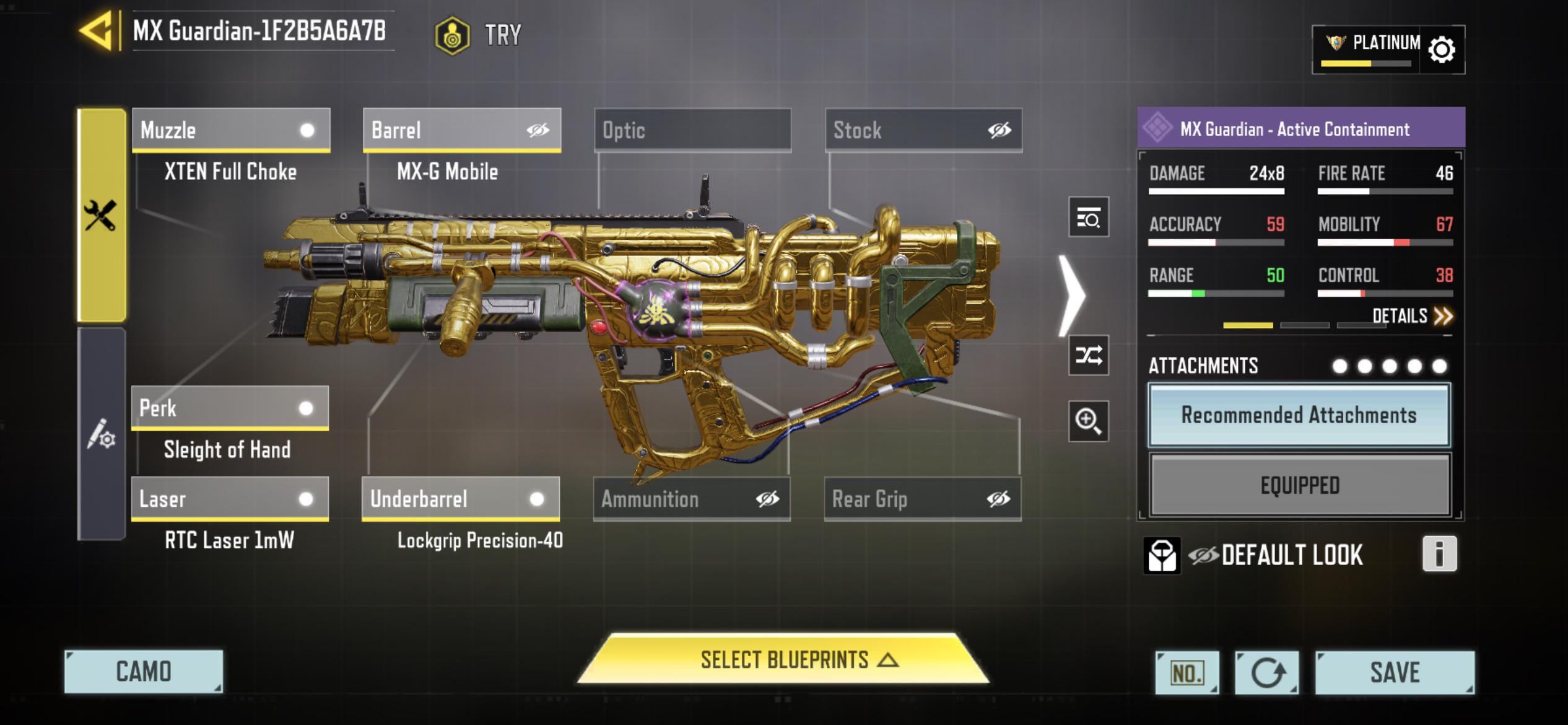
Task: Randomize attachments with the shuffle icon
Action: tap(1088, 355)
